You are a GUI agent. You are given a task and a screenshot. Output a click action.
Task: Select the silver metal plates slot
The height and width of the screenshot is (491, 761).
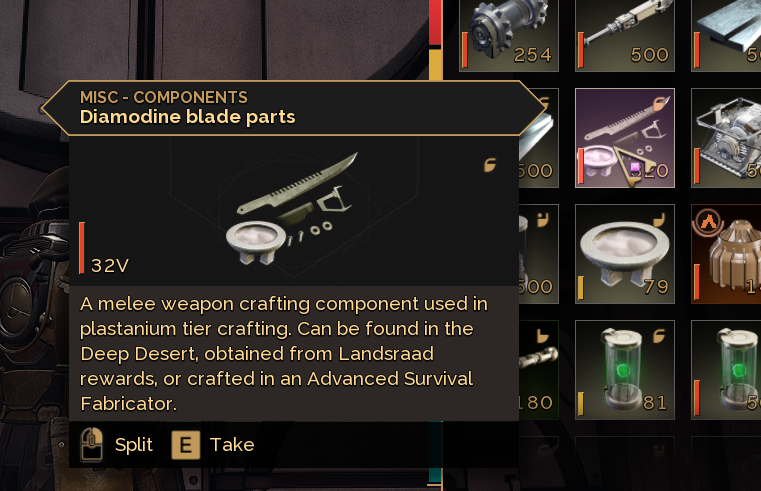727,34
